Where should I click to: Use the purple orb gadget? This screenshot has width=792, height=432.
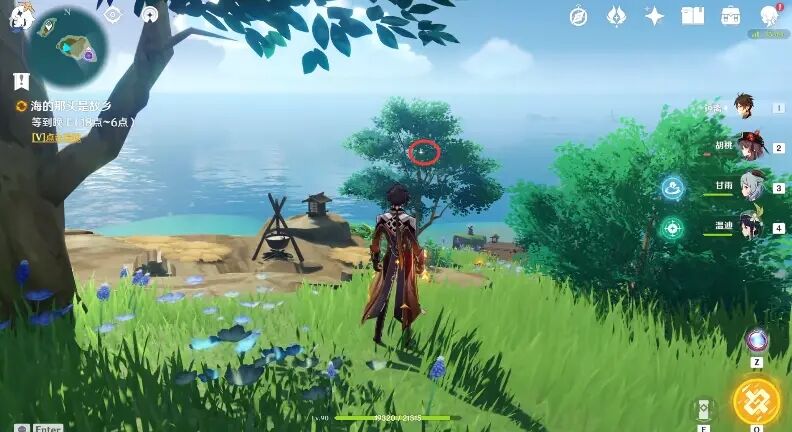click(x=757, y=340)
